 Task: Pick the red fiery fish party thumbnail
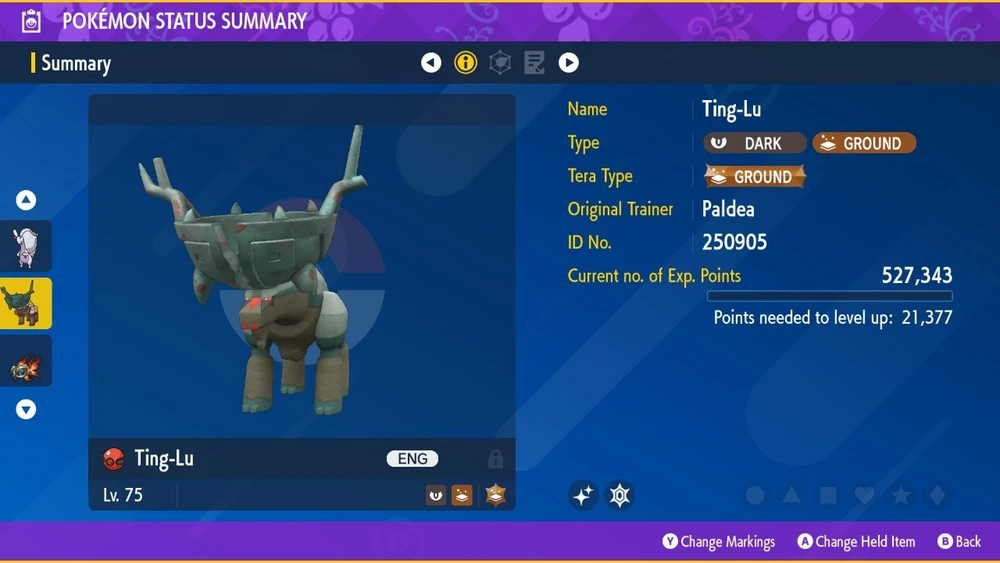click(26, 363)
